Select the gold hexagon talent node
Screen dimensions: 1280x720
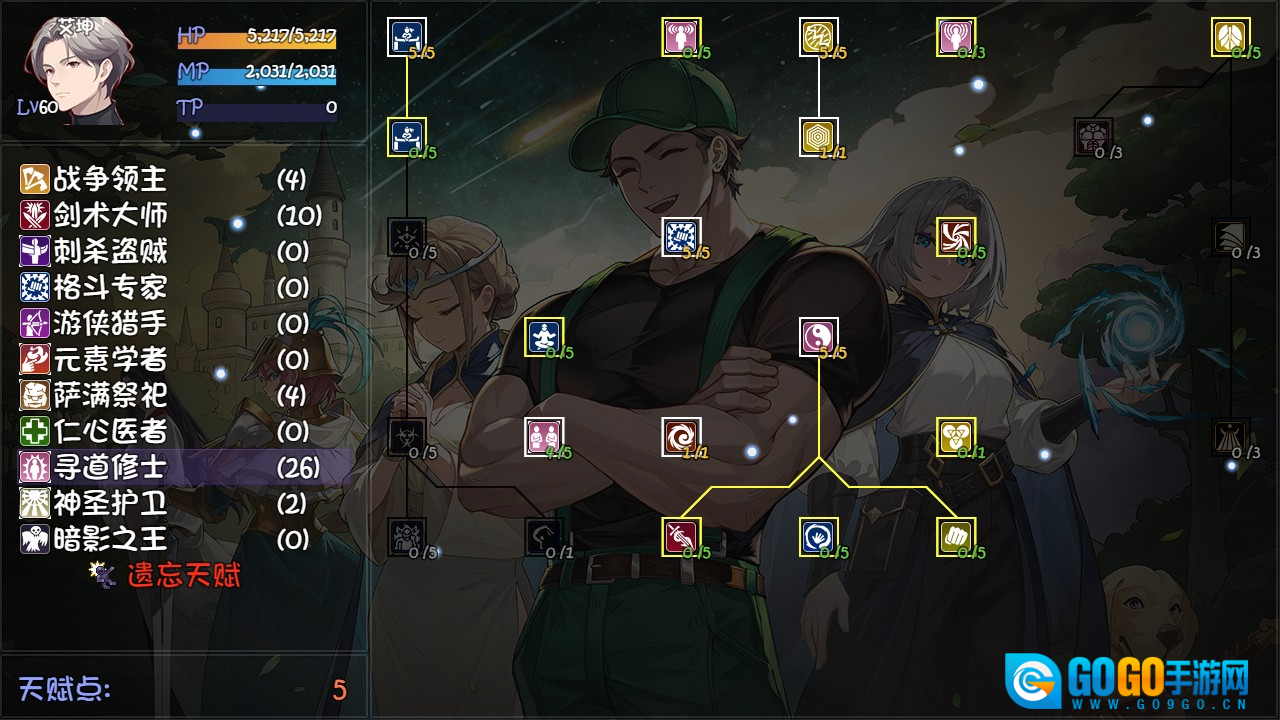pyautogui.click(x=819, y=137)
